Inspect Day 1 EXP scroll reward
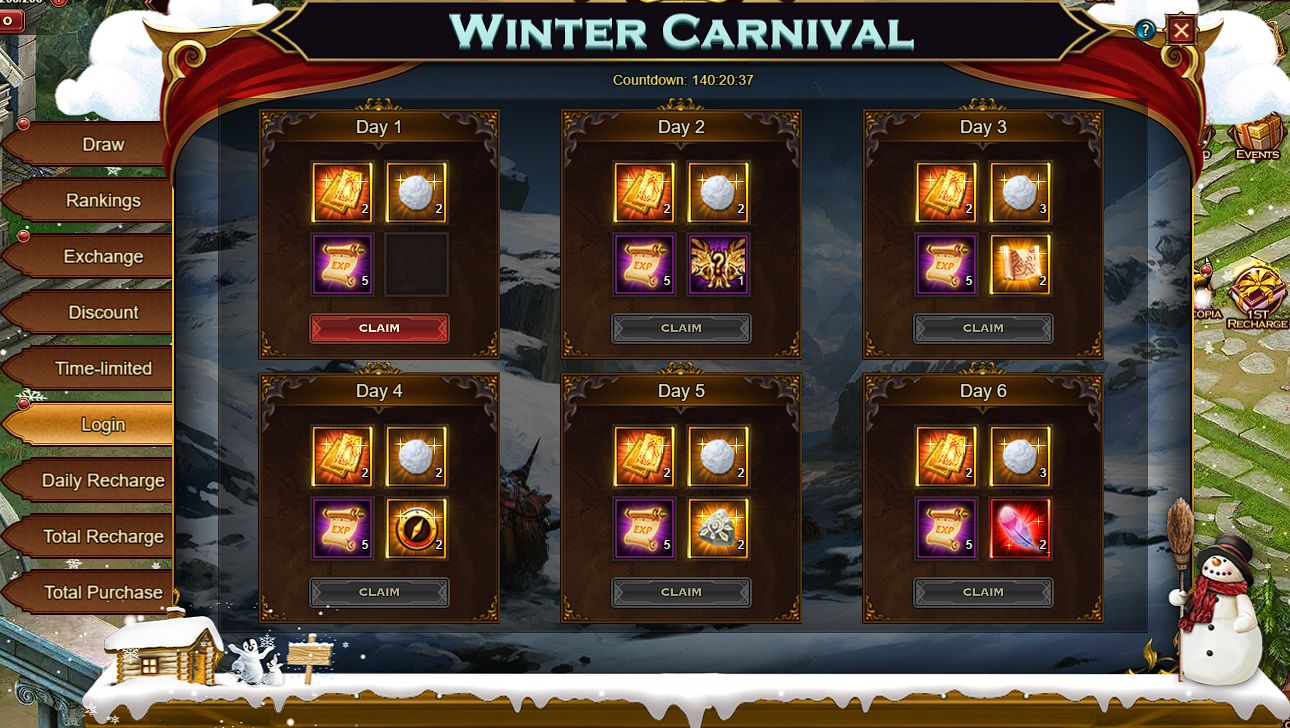 point(342,265)
